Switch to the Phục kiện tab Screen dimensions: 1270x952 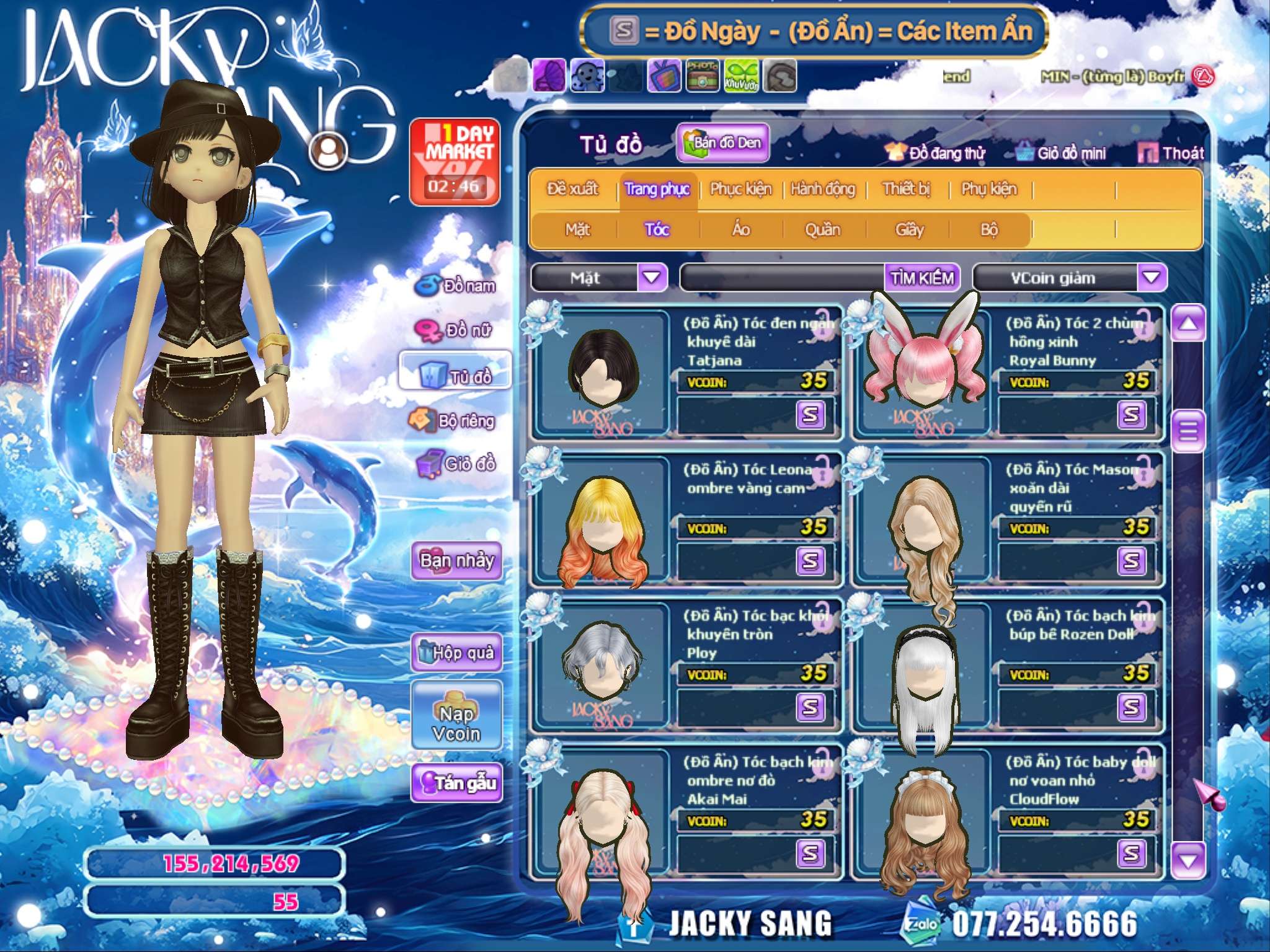tap(740, 189)
